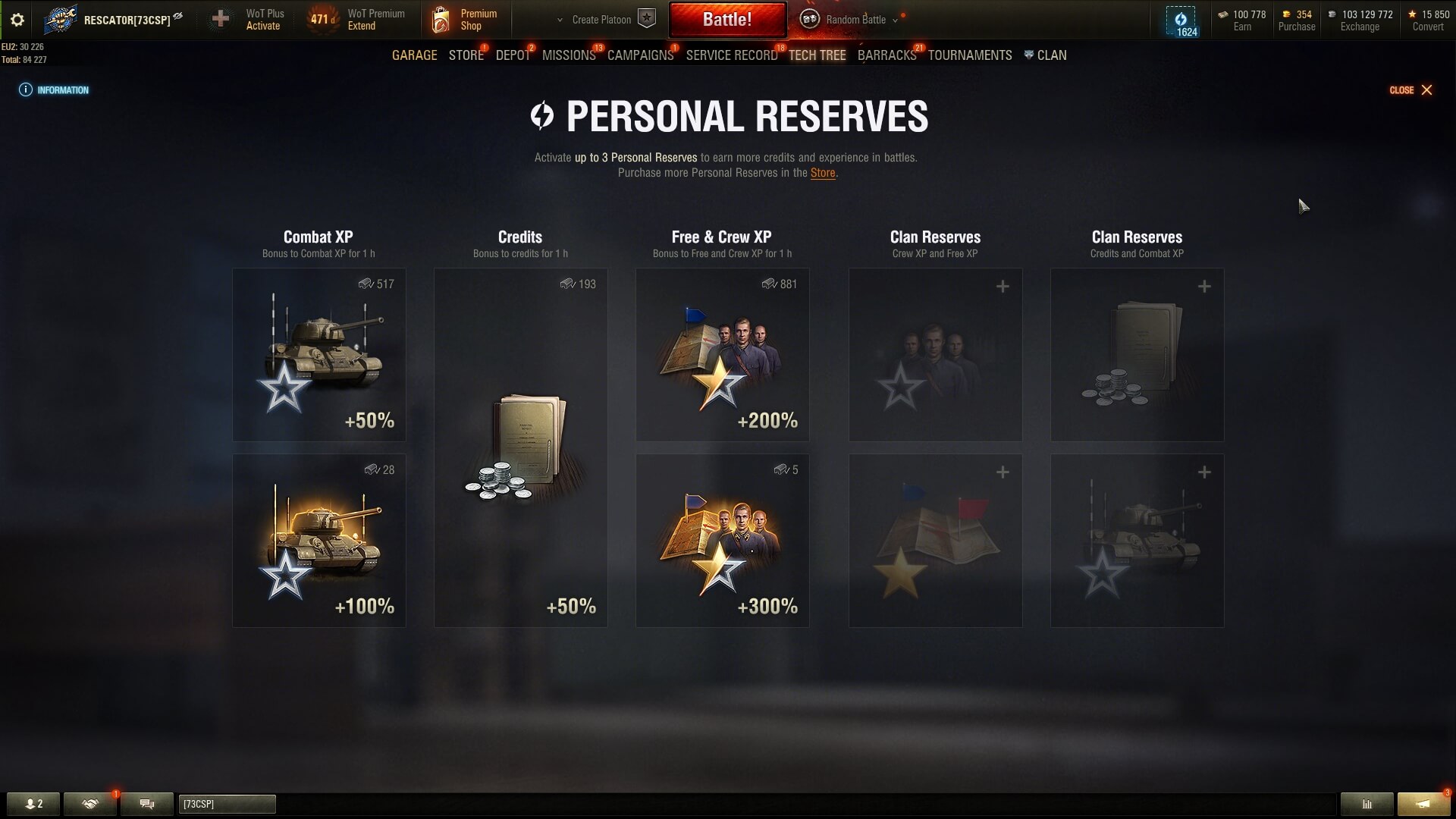Activate the +300% Free & Crew XP reserve

click(722, 541)
